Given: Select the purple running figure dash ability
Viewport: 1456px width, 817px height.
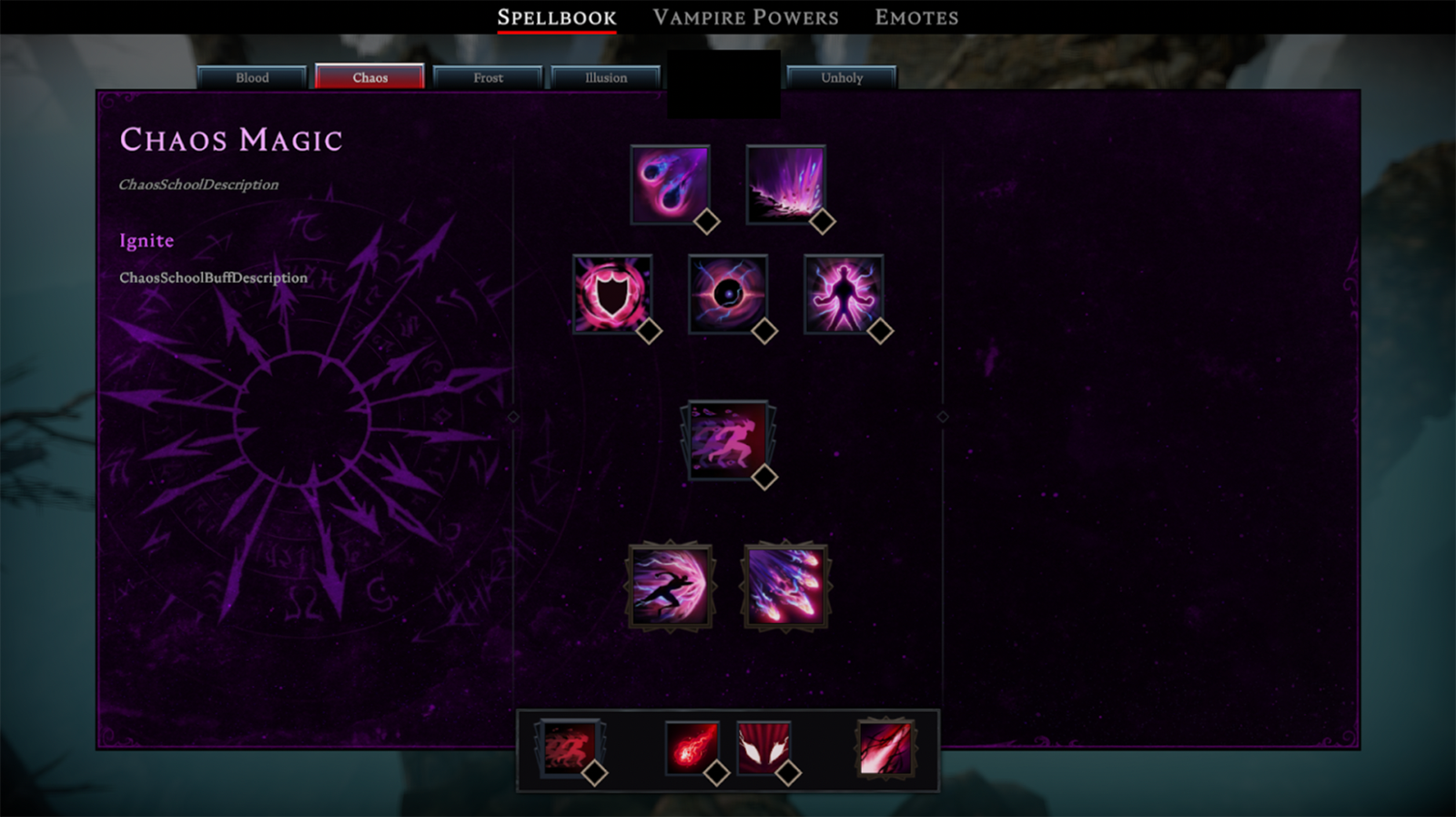Looking at the screenshot, I should click(726, 439).
